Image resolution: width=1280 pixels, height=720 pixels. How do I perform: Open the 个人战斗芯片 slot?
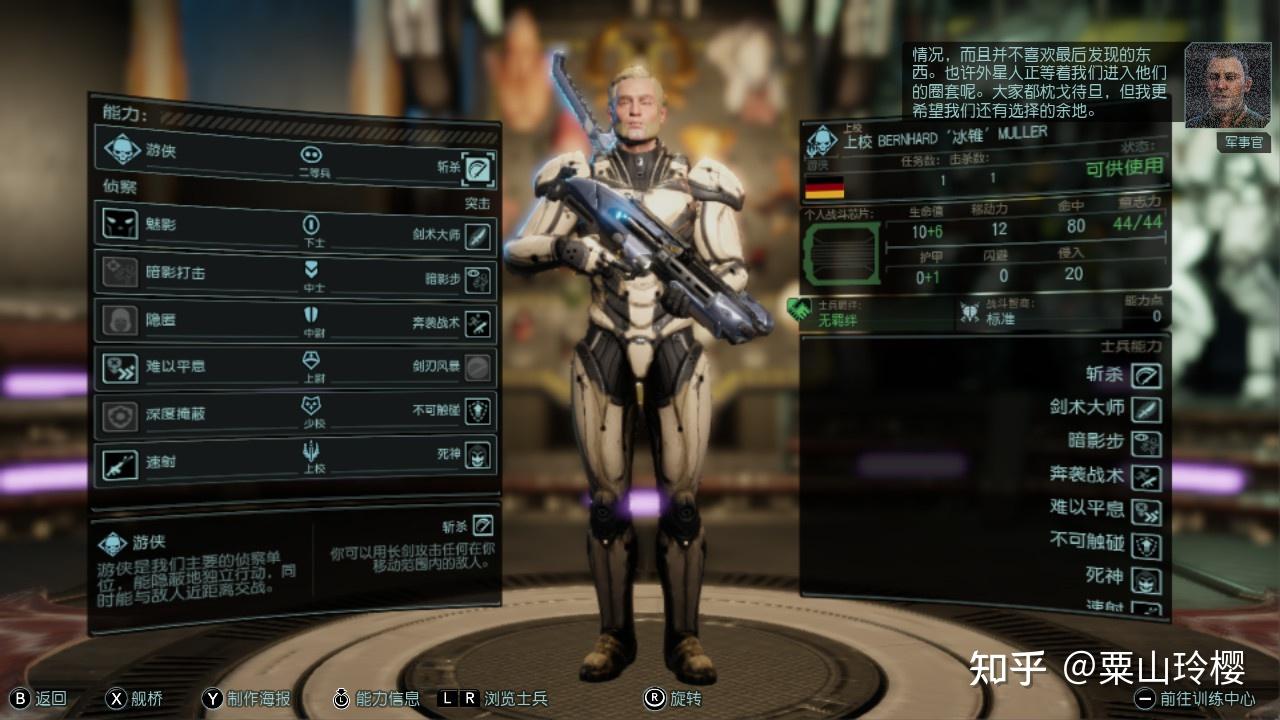tap(841, 254)
